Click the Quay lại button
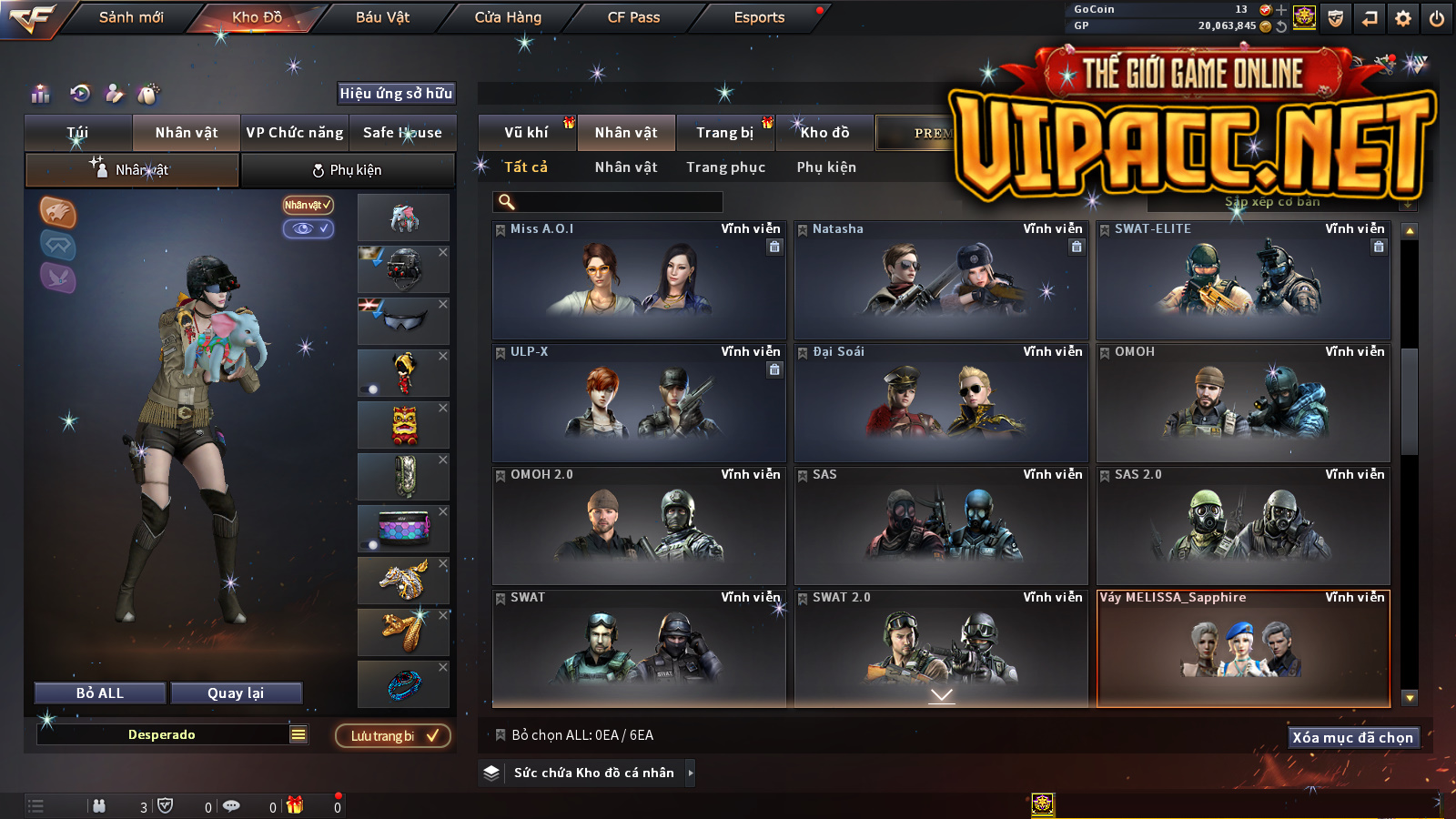This screenshot has width=1456, height=819. [236, 693]
